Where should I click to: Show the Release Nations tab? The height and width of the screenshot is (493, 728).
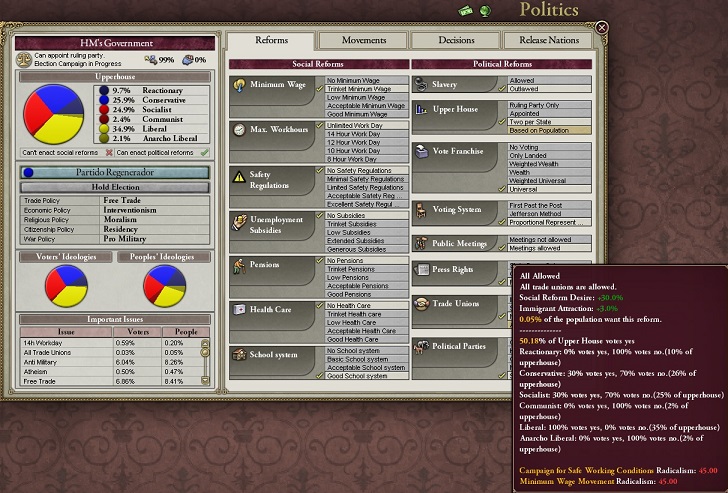548,40
